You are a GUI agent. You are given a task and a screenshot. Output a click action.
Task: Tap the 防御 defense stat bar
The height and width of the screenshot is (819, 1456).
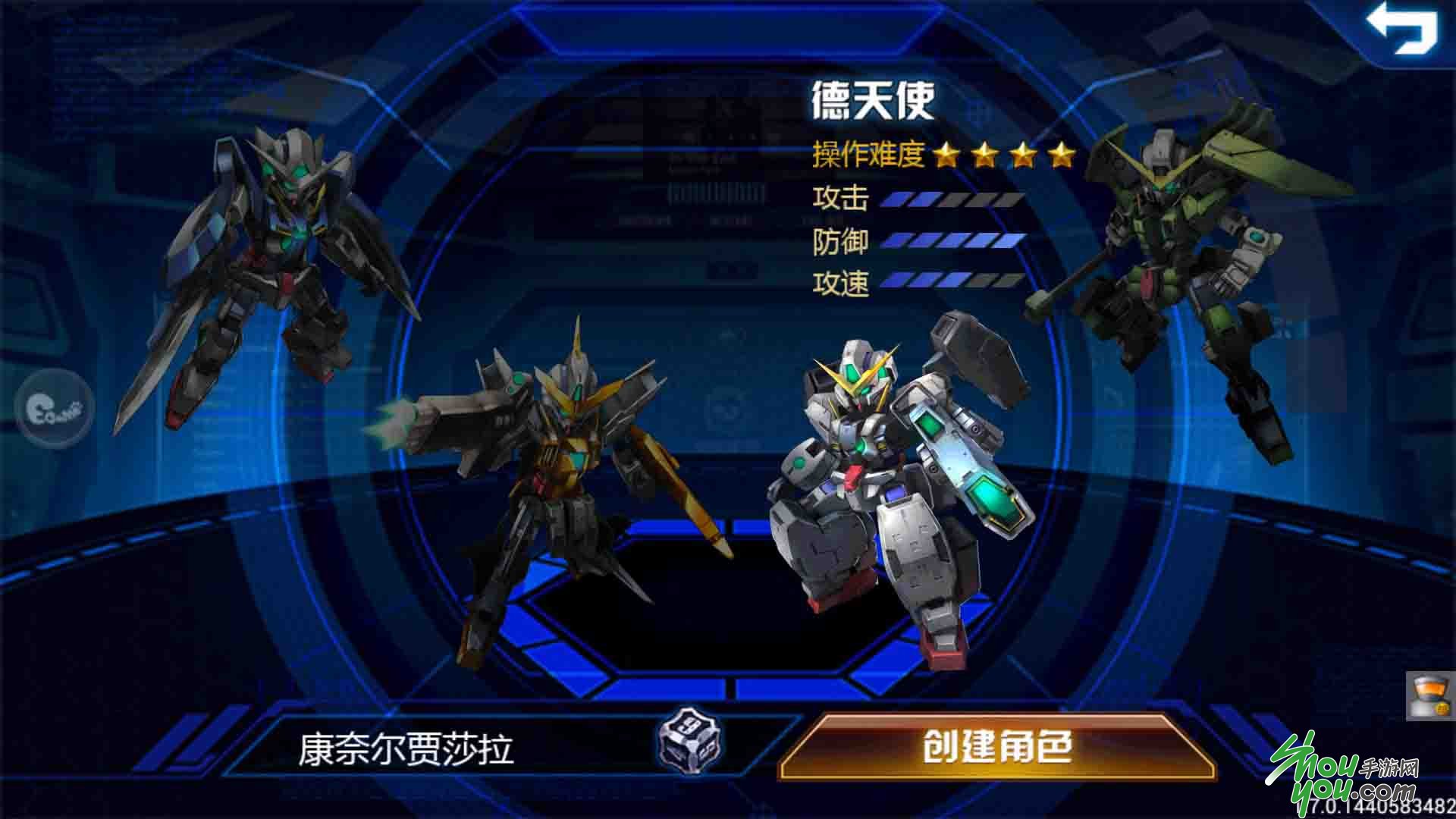pyautogui.click(x=952, y=240)
